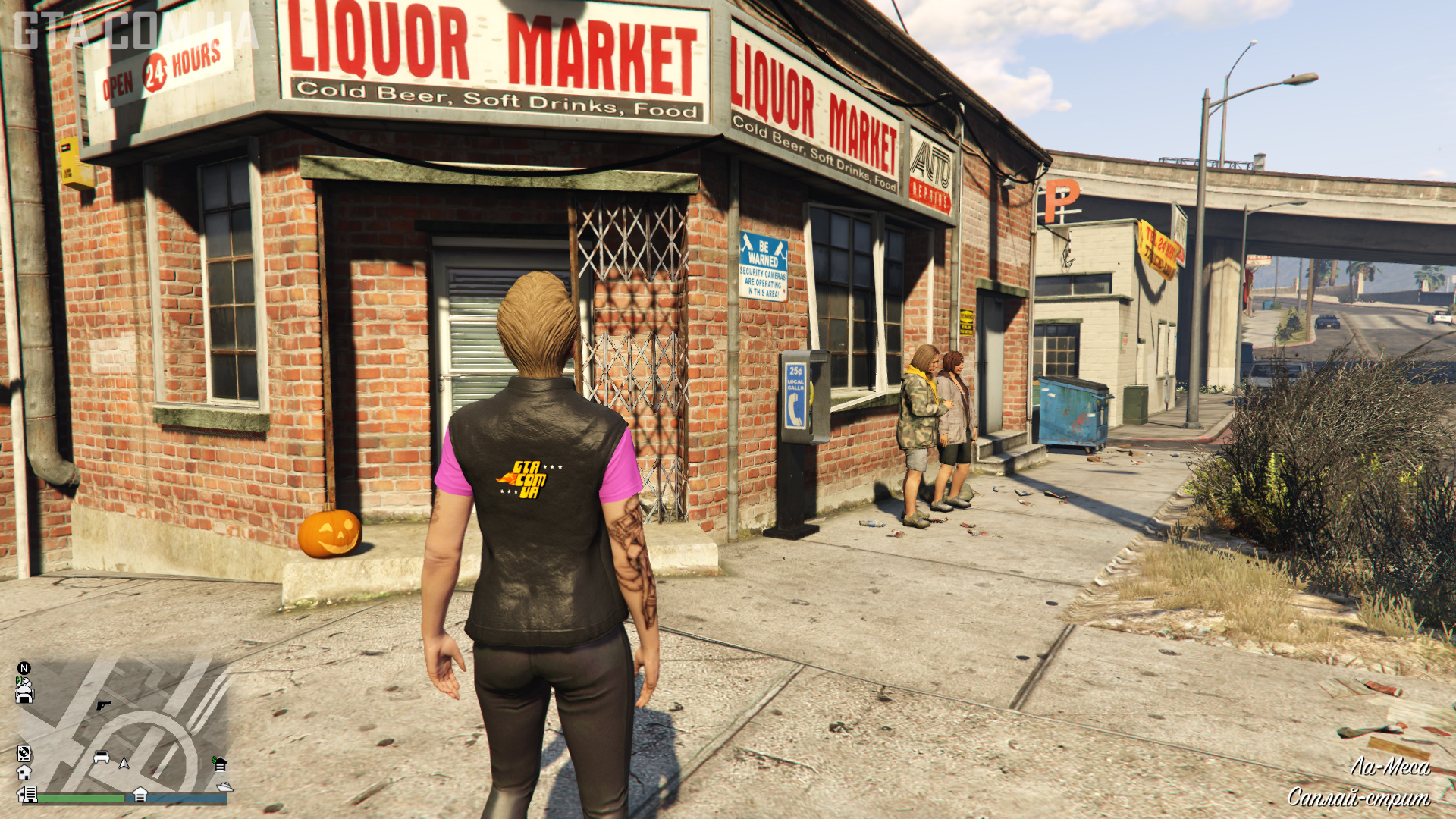Select the white car blip on minimap
This screenshot has height=819, width=1456.
101,757
